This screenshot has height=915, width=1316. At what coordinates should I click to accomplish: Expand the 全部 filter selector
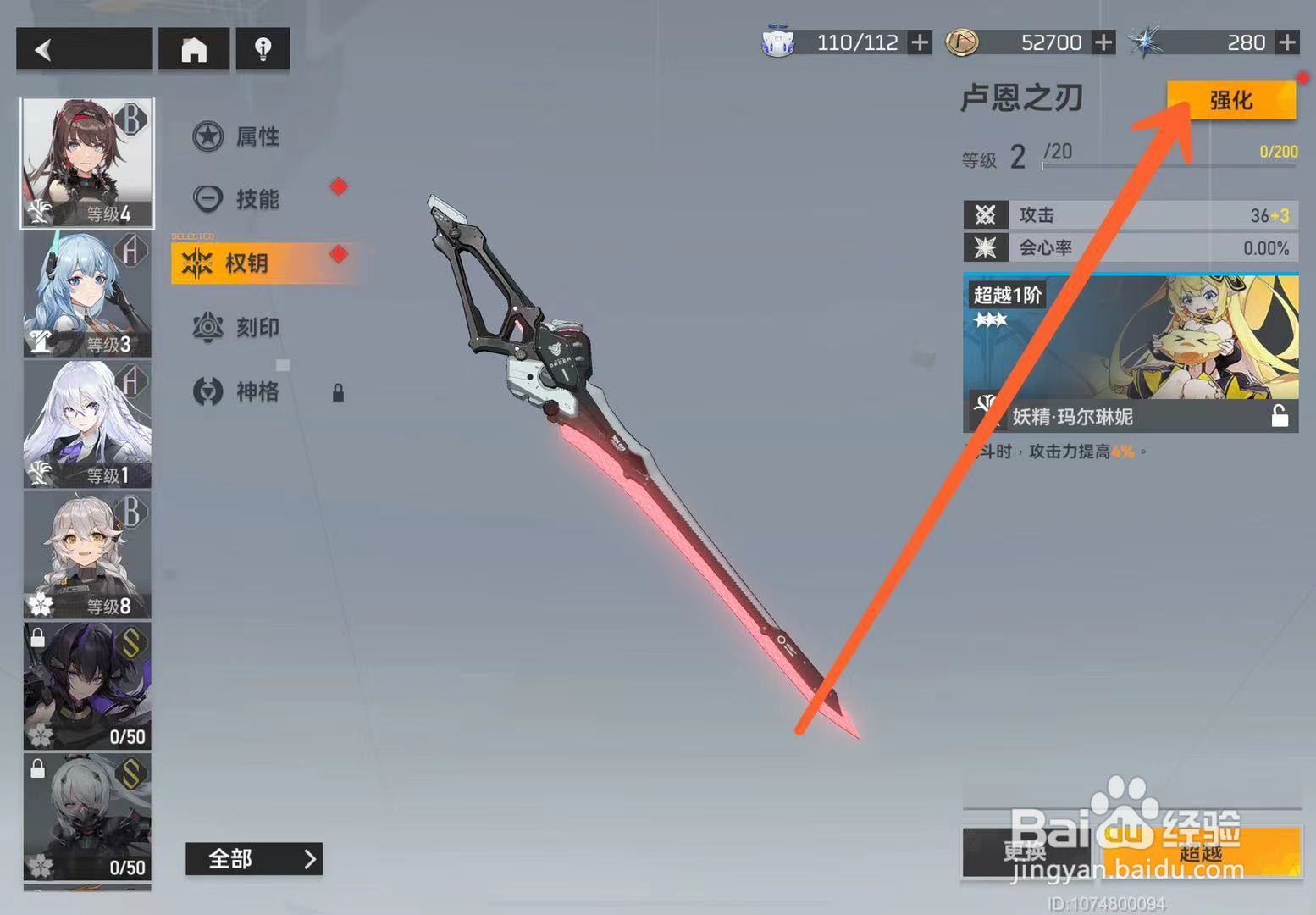click(253, 859)
